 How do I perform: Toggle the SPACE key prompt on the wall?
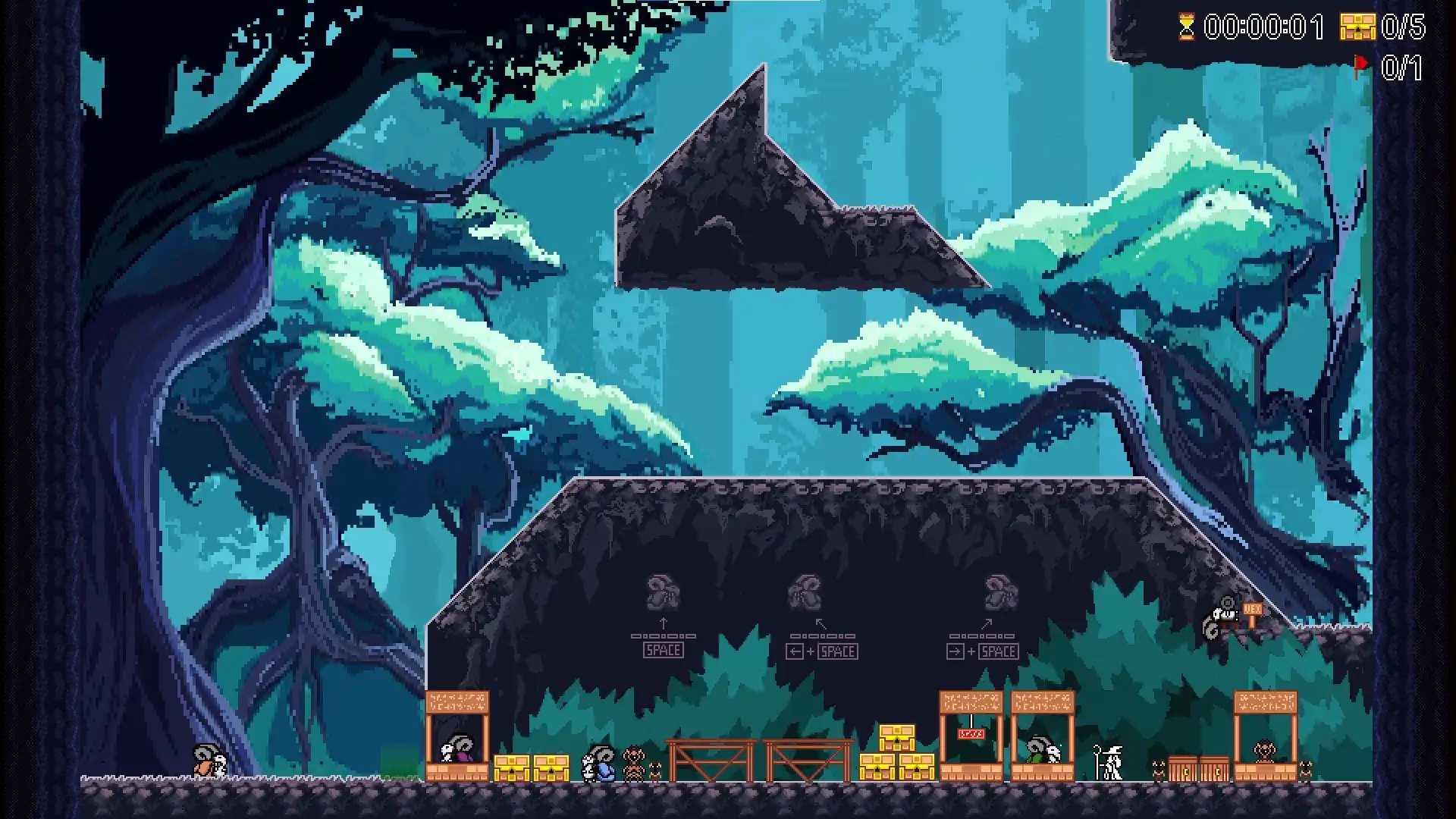pos(665,650)
